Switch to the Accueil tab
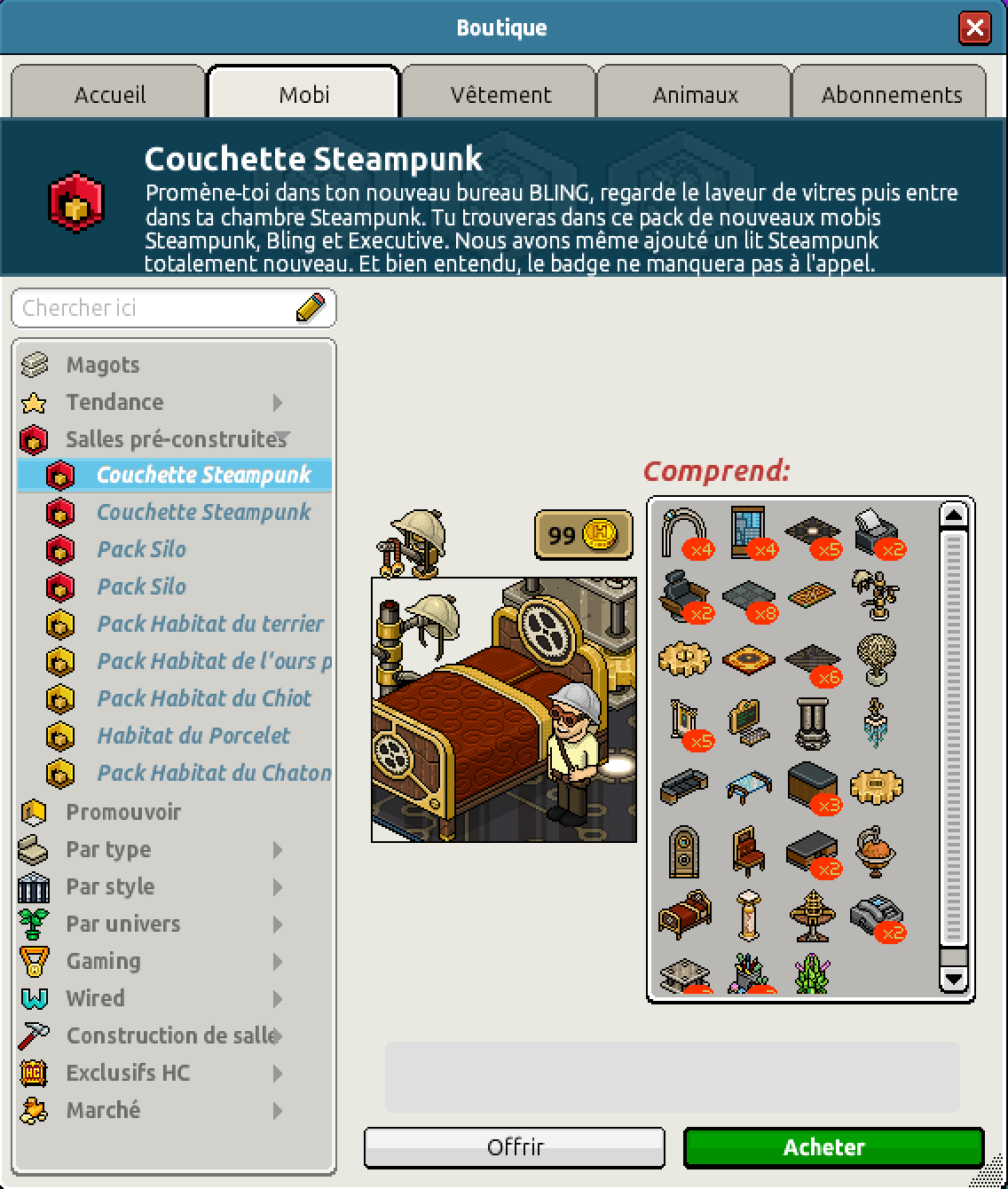 click(109, 94)
